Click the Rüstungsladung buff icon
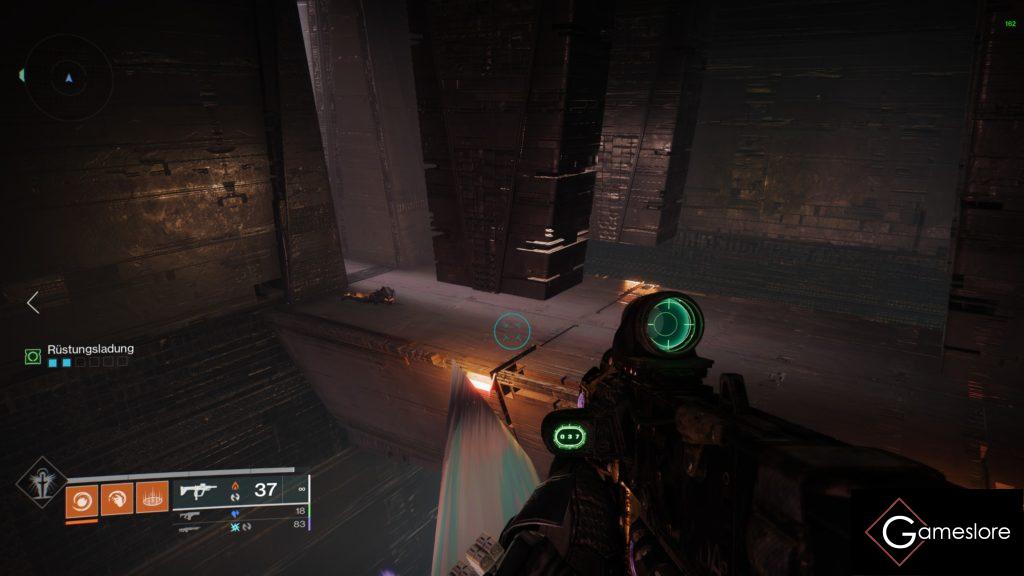The height and width of the screenshot is (576, 1024). click(x=33, y=354)
